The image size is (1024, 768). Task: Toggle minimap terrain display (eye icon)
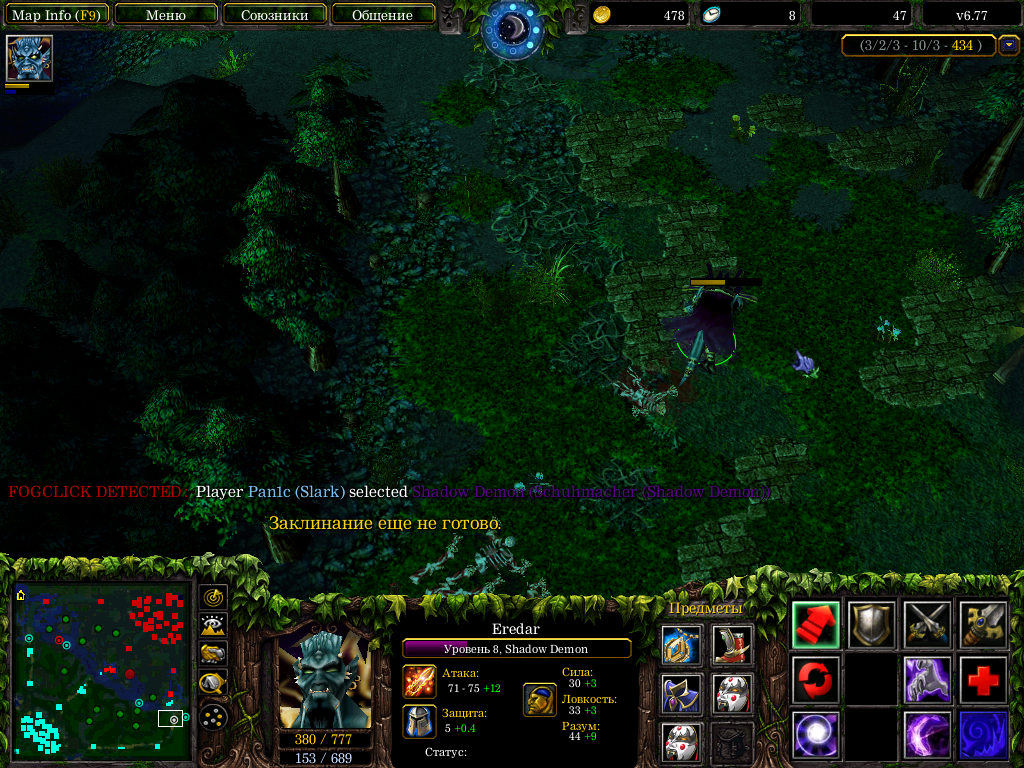click(213, 626)
